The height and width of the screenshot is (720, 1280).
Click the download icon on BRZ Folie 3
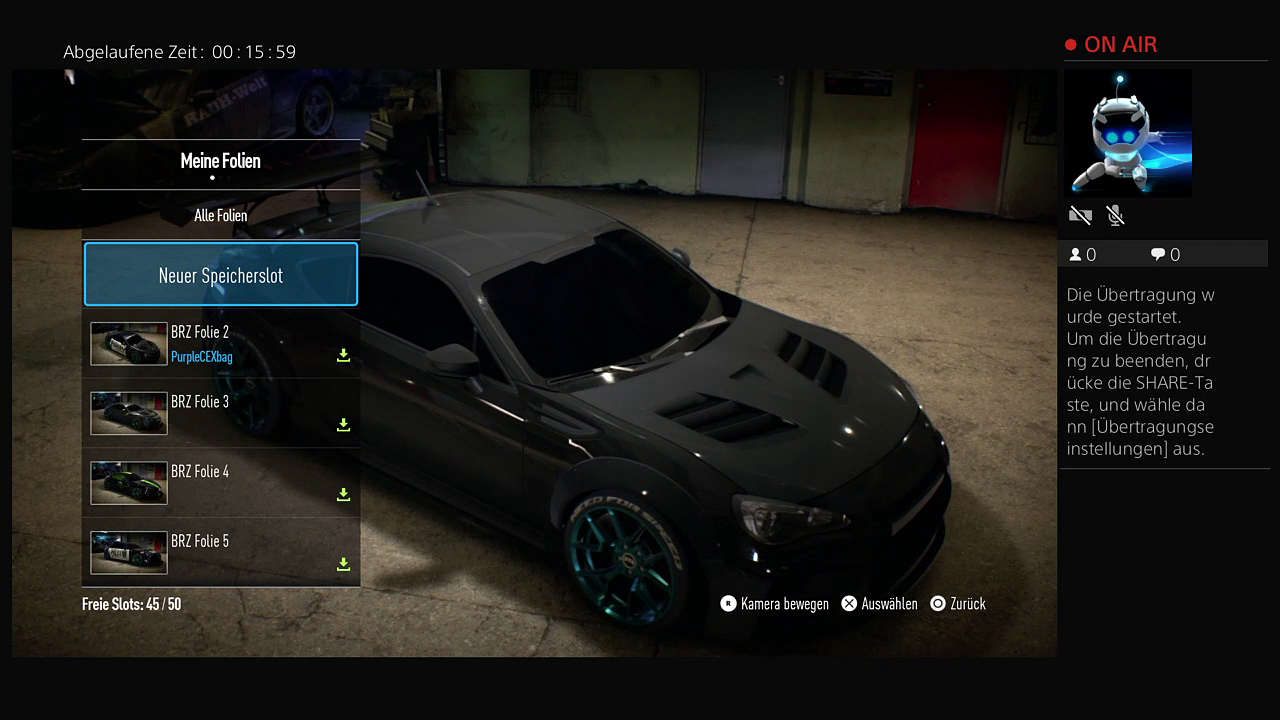(x=343, y=425)
